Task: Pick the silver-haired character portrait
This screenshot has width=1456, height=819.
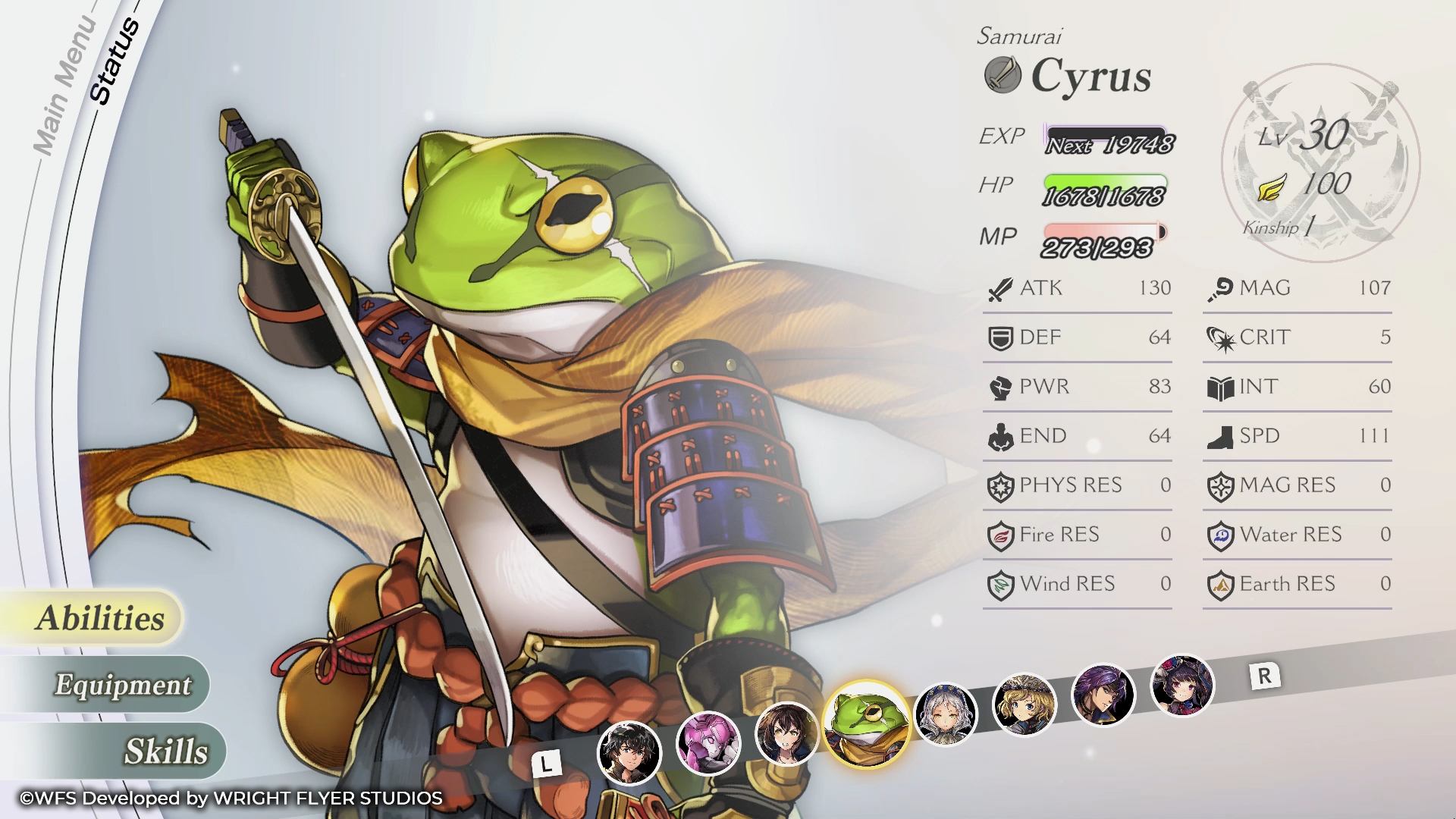Action: 945,714
